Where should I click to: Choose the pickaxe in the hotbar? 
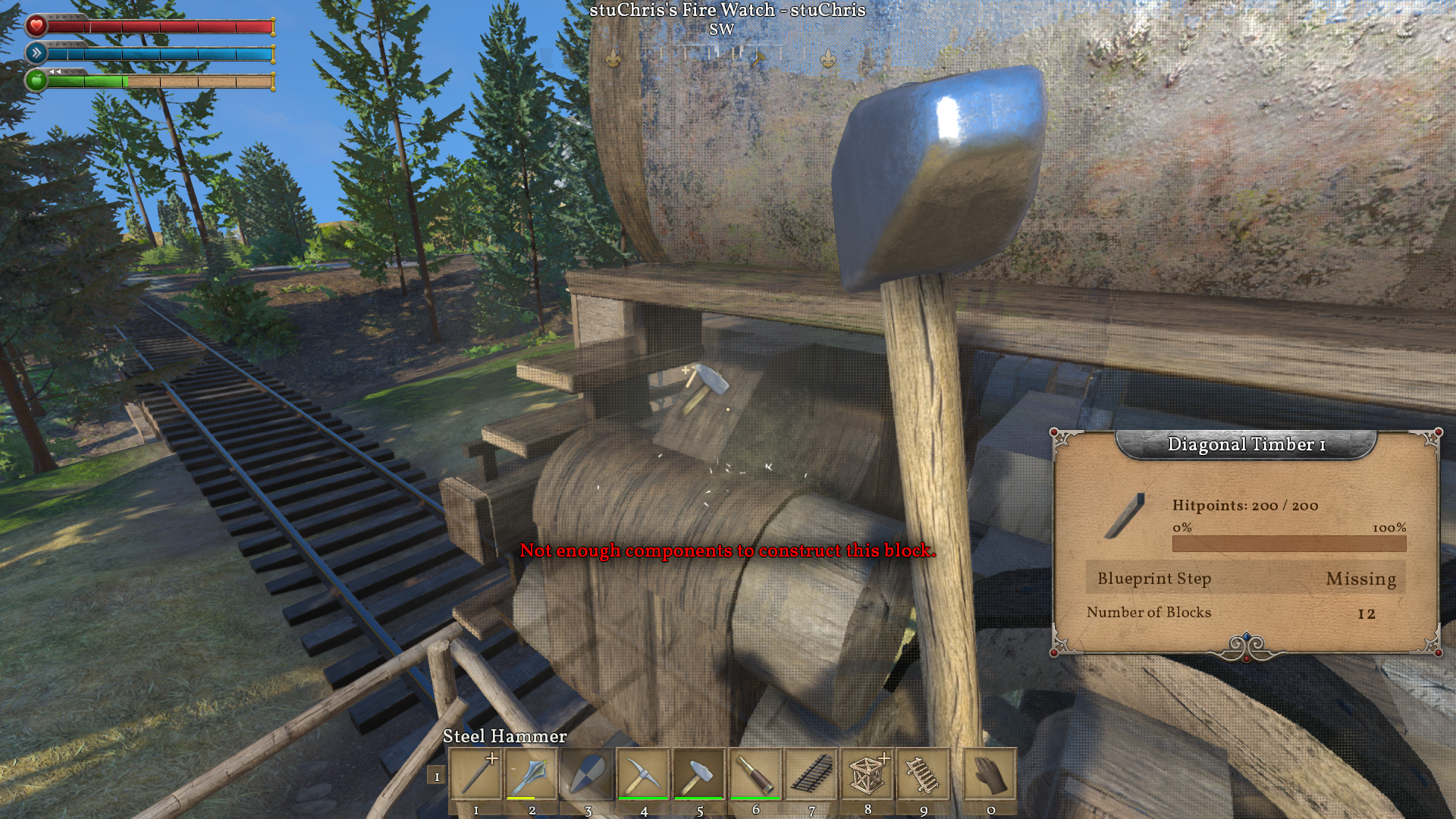tap(643, 774)
